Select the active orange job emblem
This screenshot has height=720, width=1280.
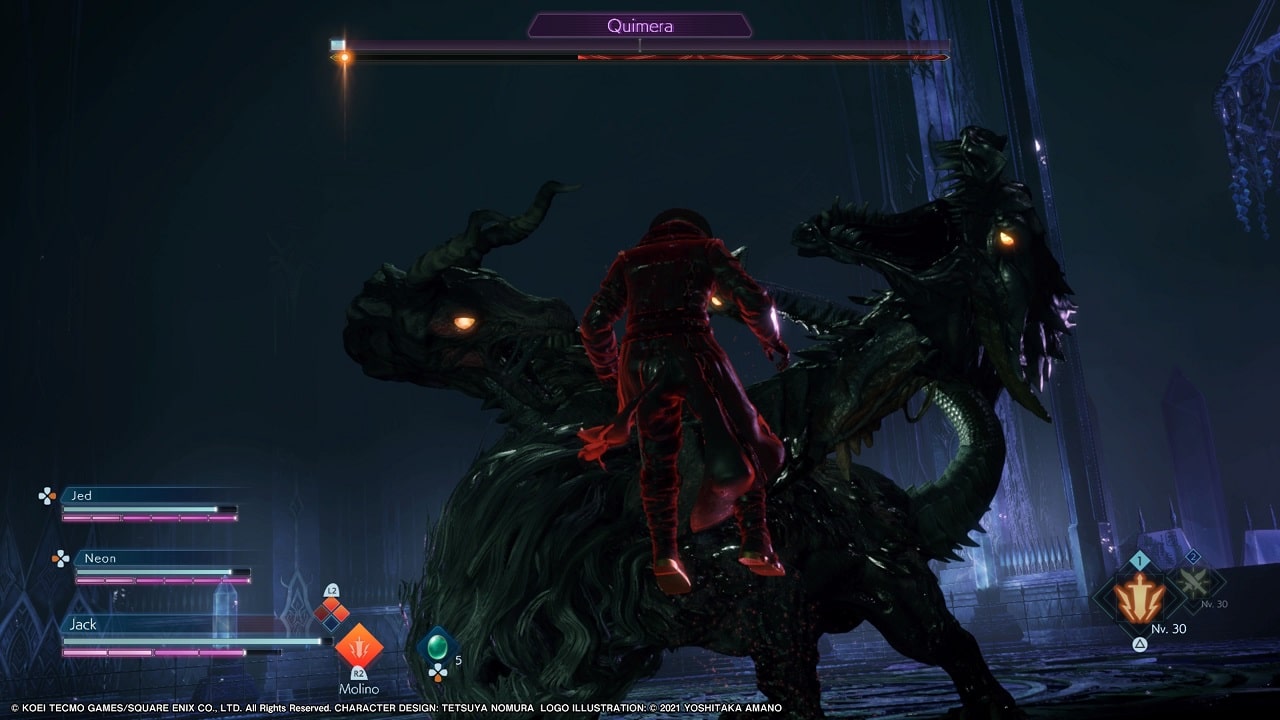(x=1140, y=599)
